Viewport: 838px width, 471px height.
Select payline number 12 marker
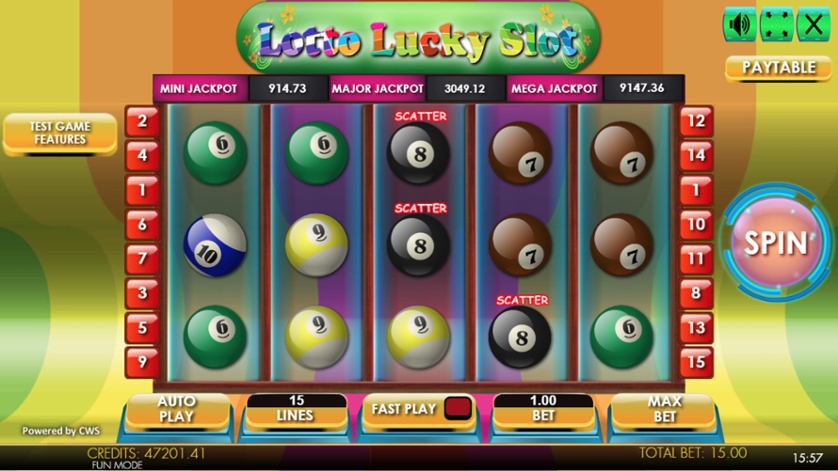[696, 121]
